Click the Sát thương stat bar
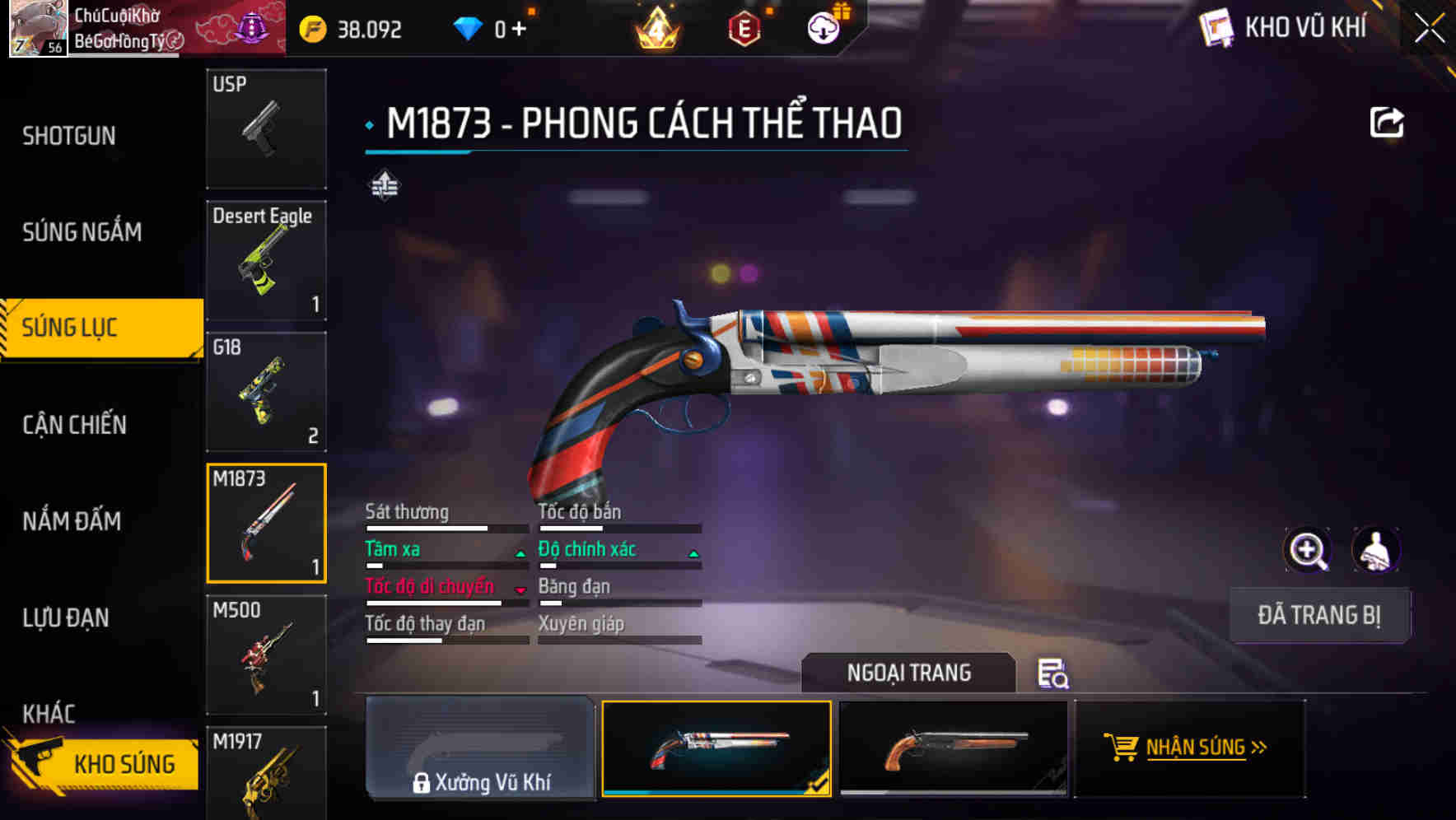Image resolution: width=1456 pixels, height=820 pixels. pyautogui.click(x=445, y=524)
